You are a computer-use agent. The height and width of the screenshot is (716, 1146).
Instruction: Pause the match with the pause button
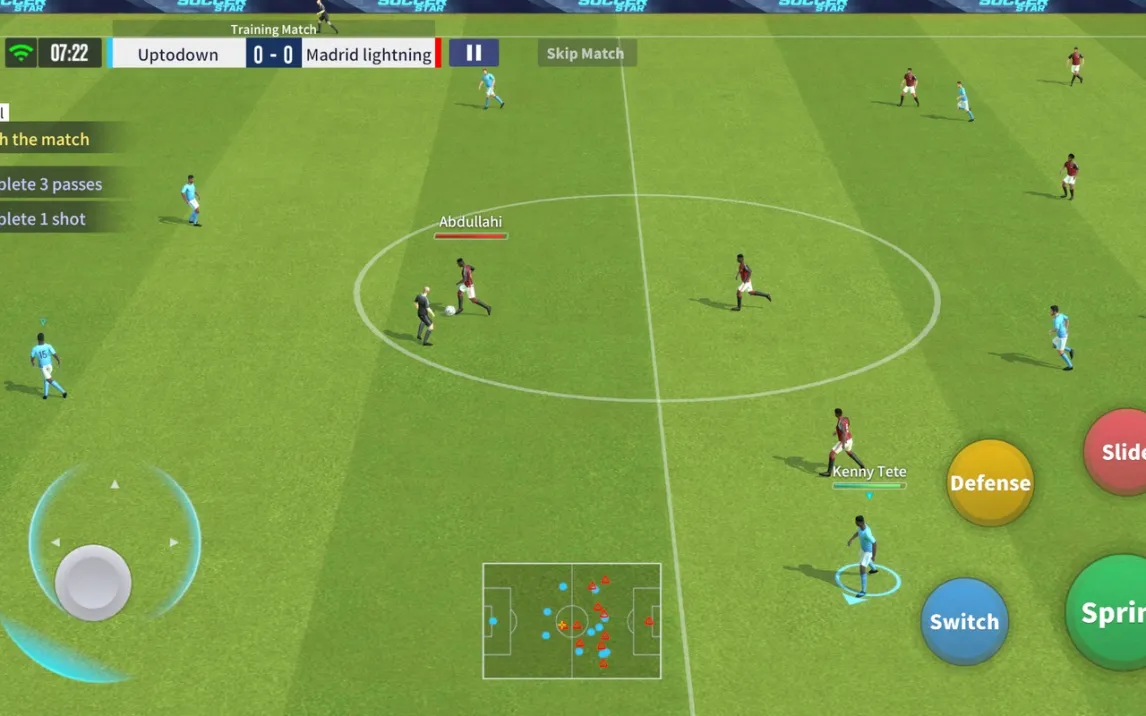(x=474, y=53)
